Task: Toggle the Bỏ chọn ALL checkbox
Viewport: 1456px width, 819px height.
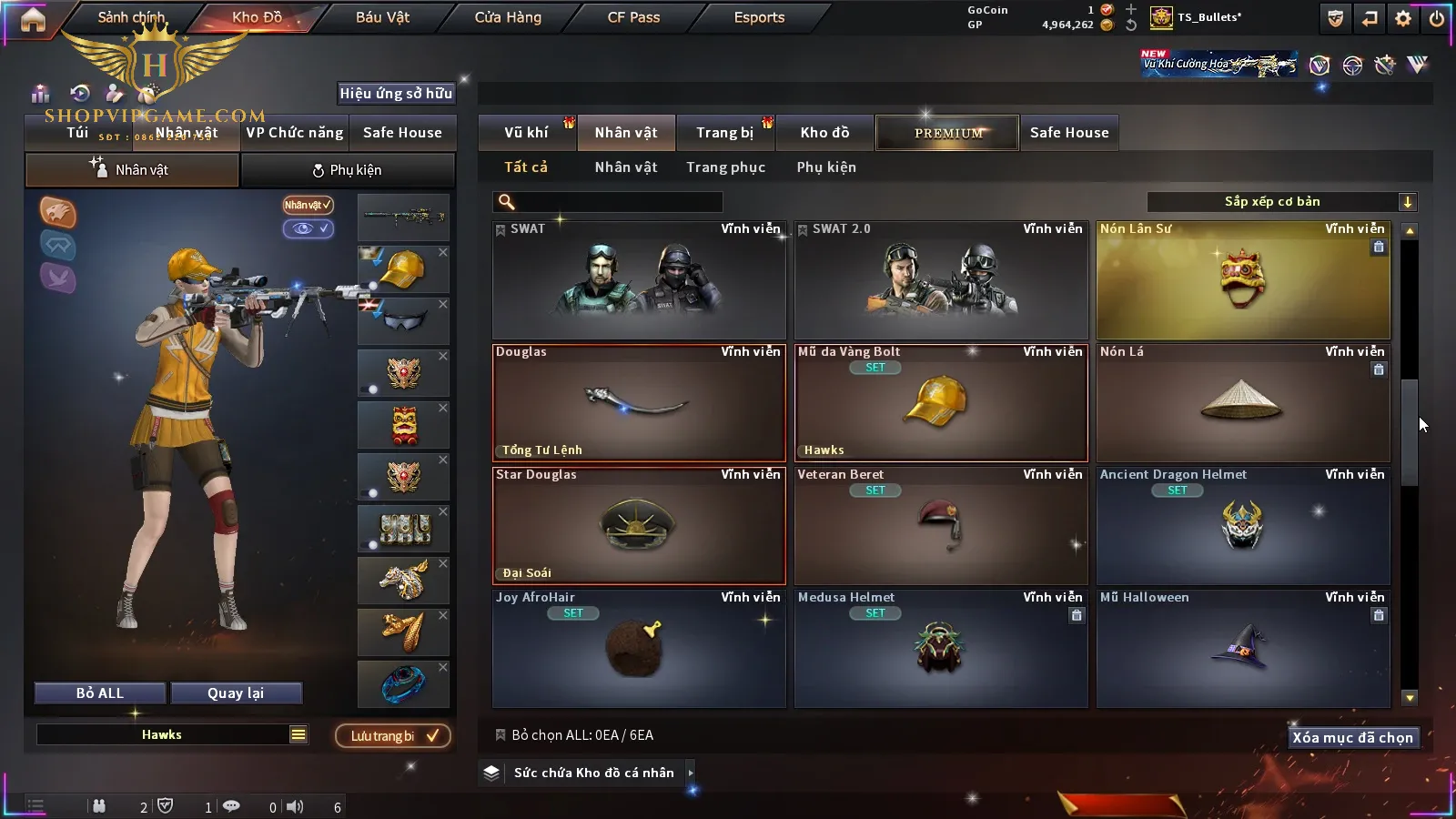Action: coord(500,735)
